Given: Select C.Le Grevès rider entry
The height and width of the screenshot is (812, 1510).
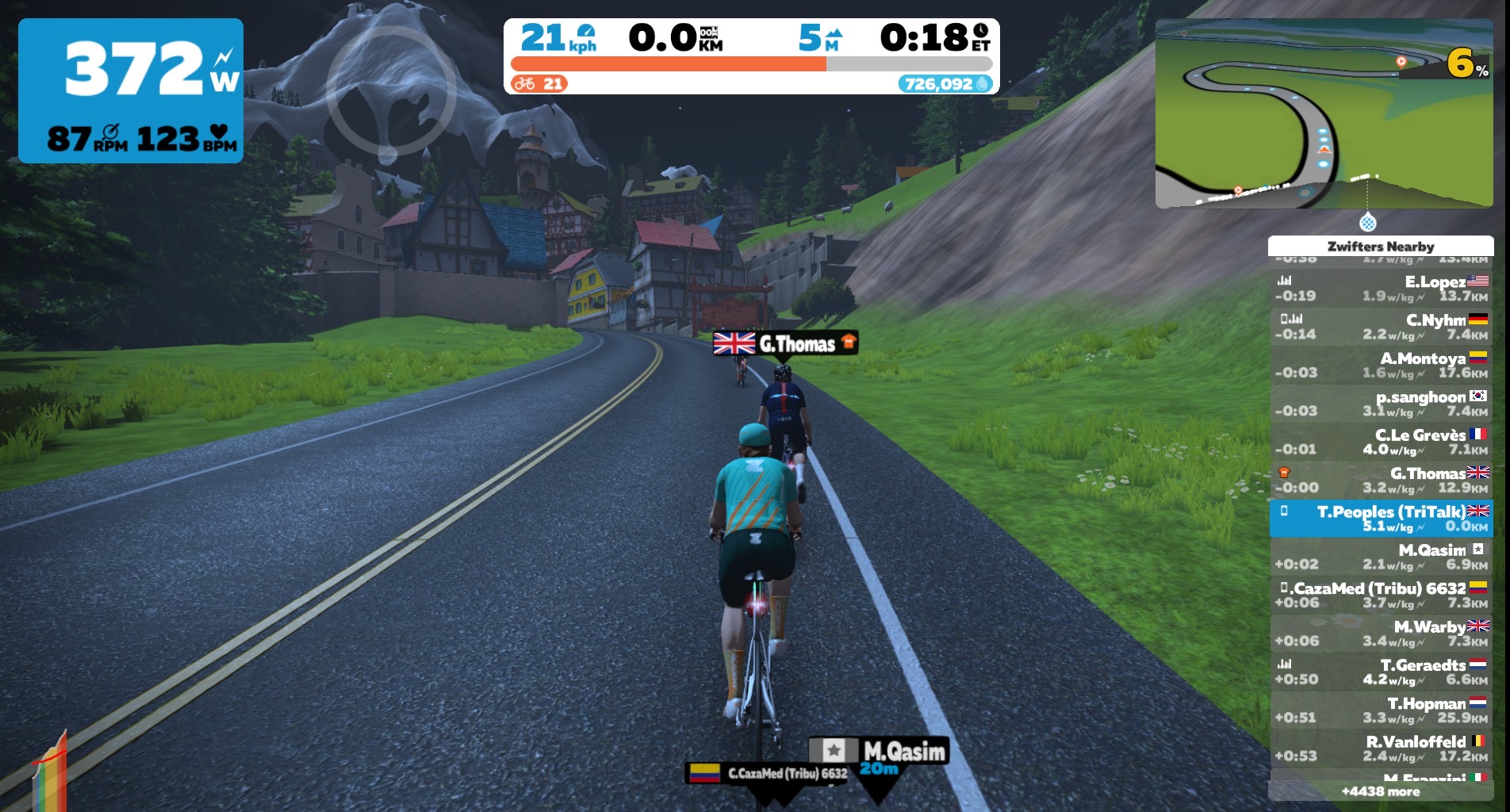Looking at the screenshot, I should pos(1381,442).
